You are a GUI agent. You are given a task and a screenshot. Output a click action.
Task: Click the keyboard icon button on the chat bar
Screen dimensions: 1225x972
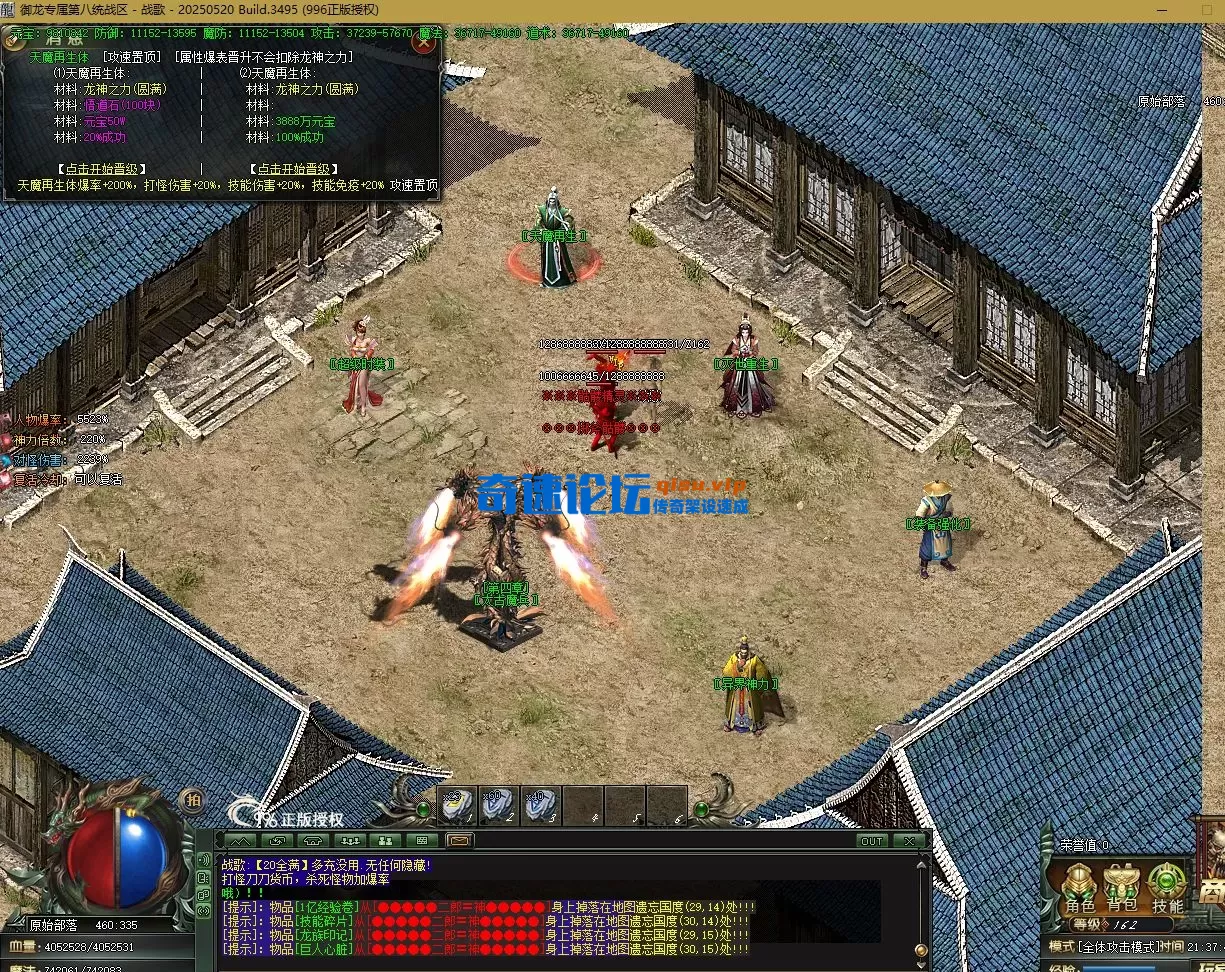(x=422, y=841)
